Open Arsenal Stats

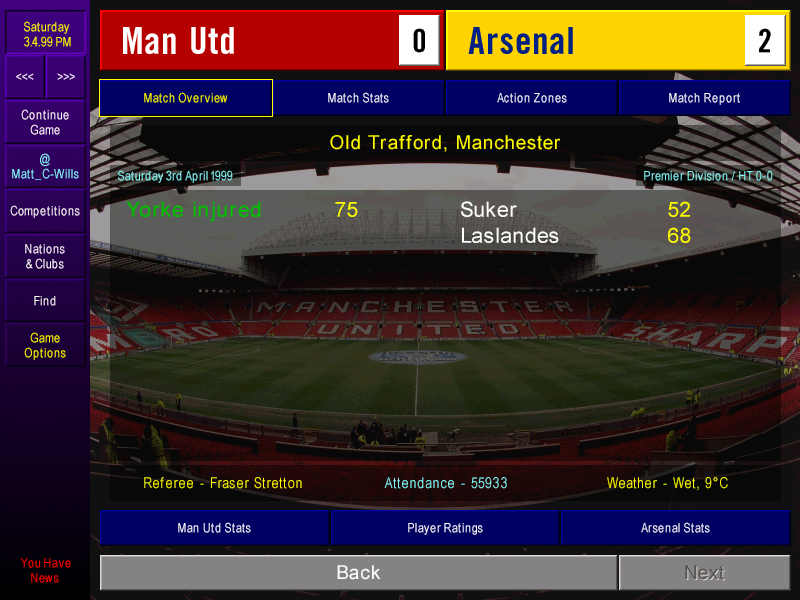pyautogui.click(x=675, y=528)
